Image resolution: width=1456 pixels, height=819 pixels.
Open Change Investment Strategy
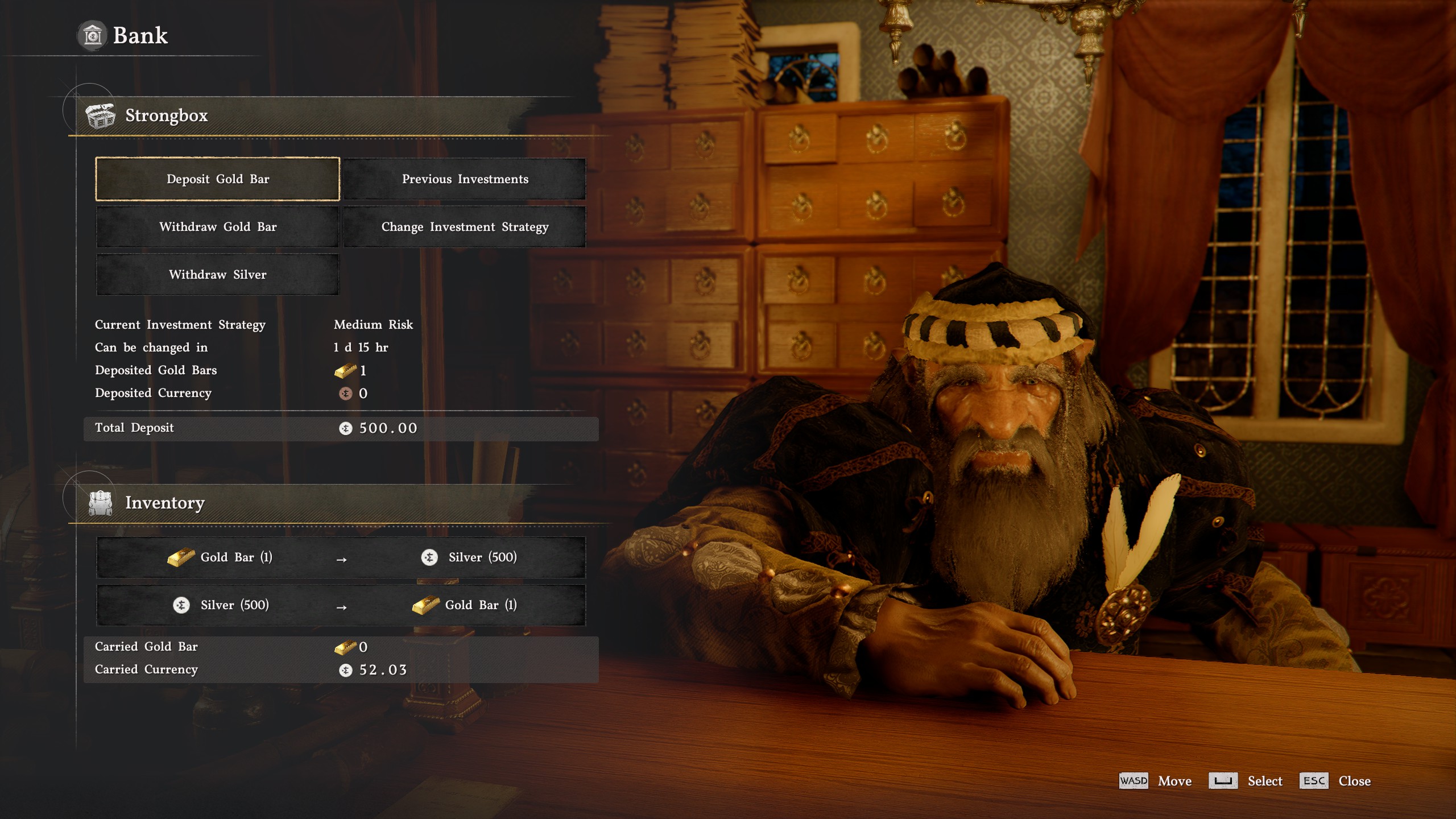[465, 227]
